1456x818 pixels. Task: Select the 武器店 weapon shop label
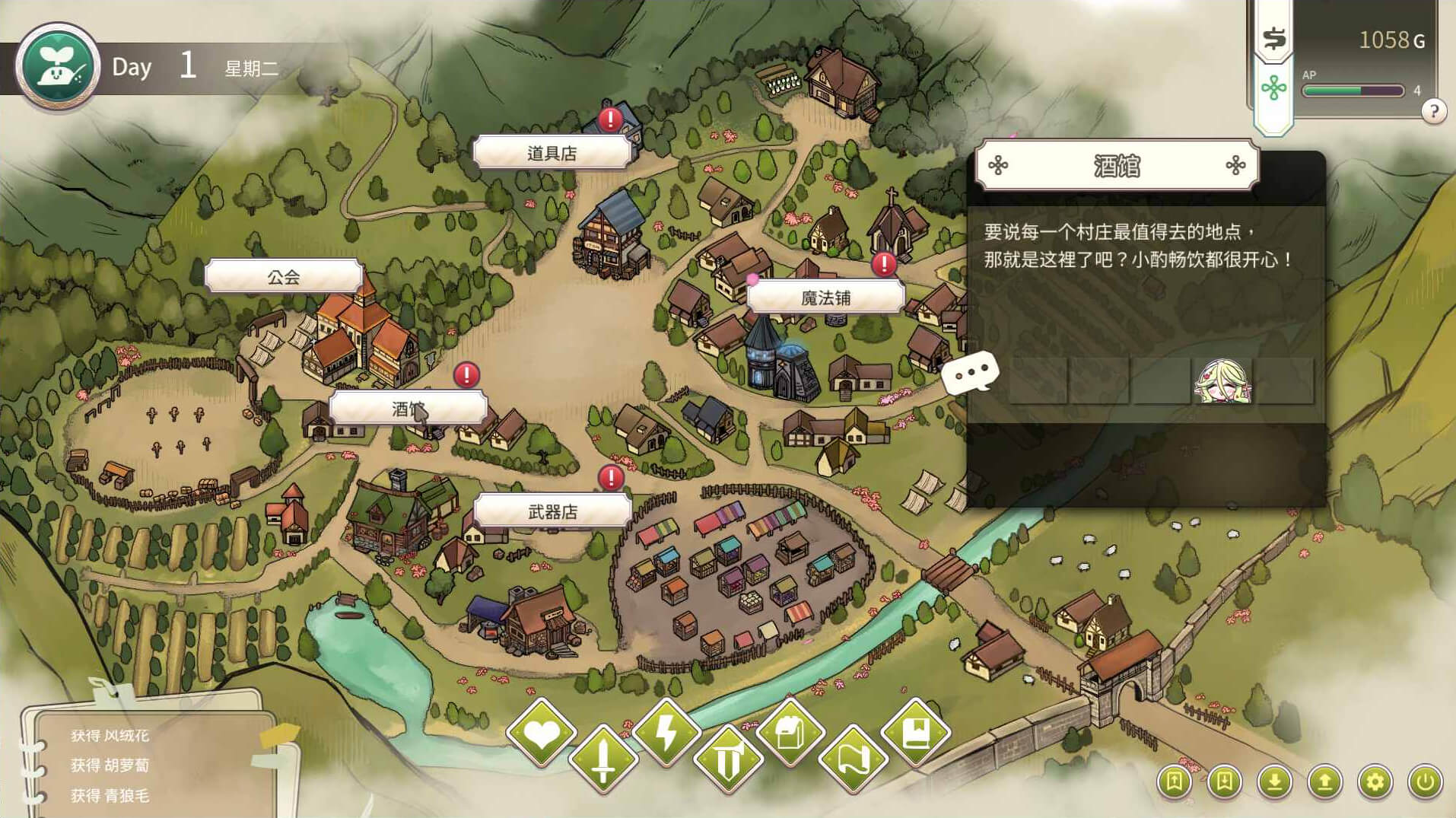552,512
